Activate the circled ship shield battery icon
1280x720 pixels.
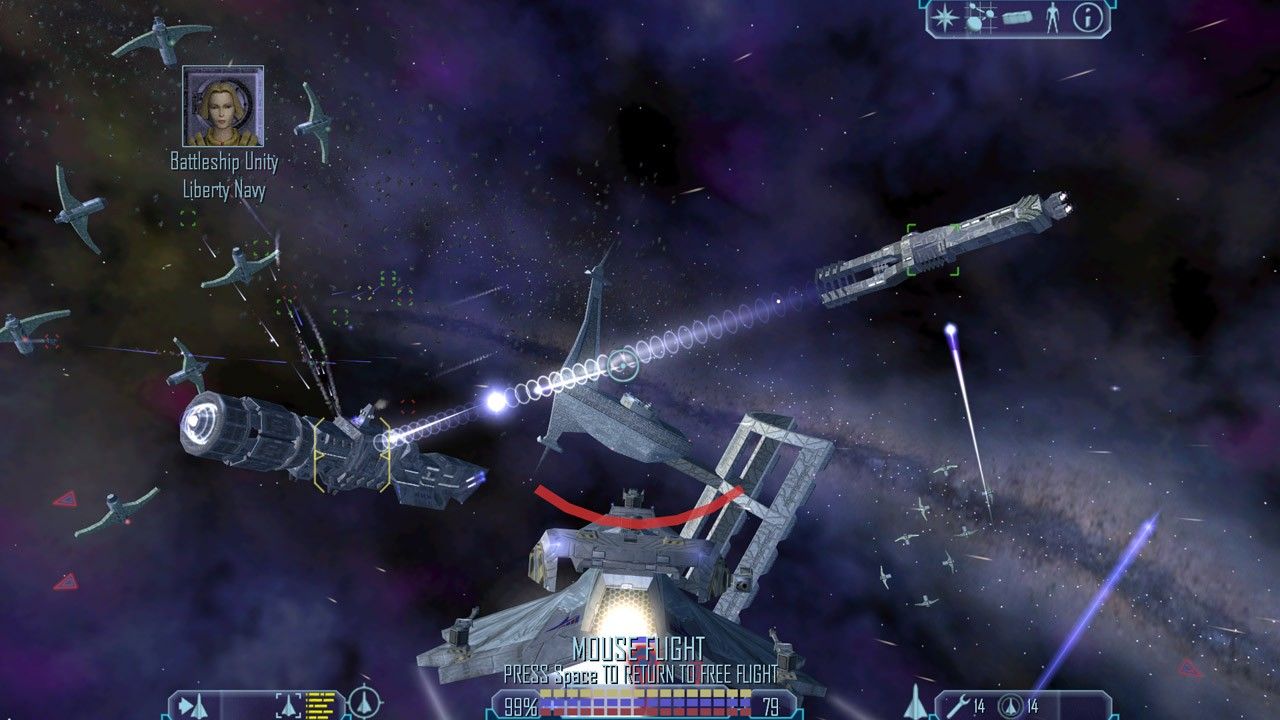(x=1011, y=706)
